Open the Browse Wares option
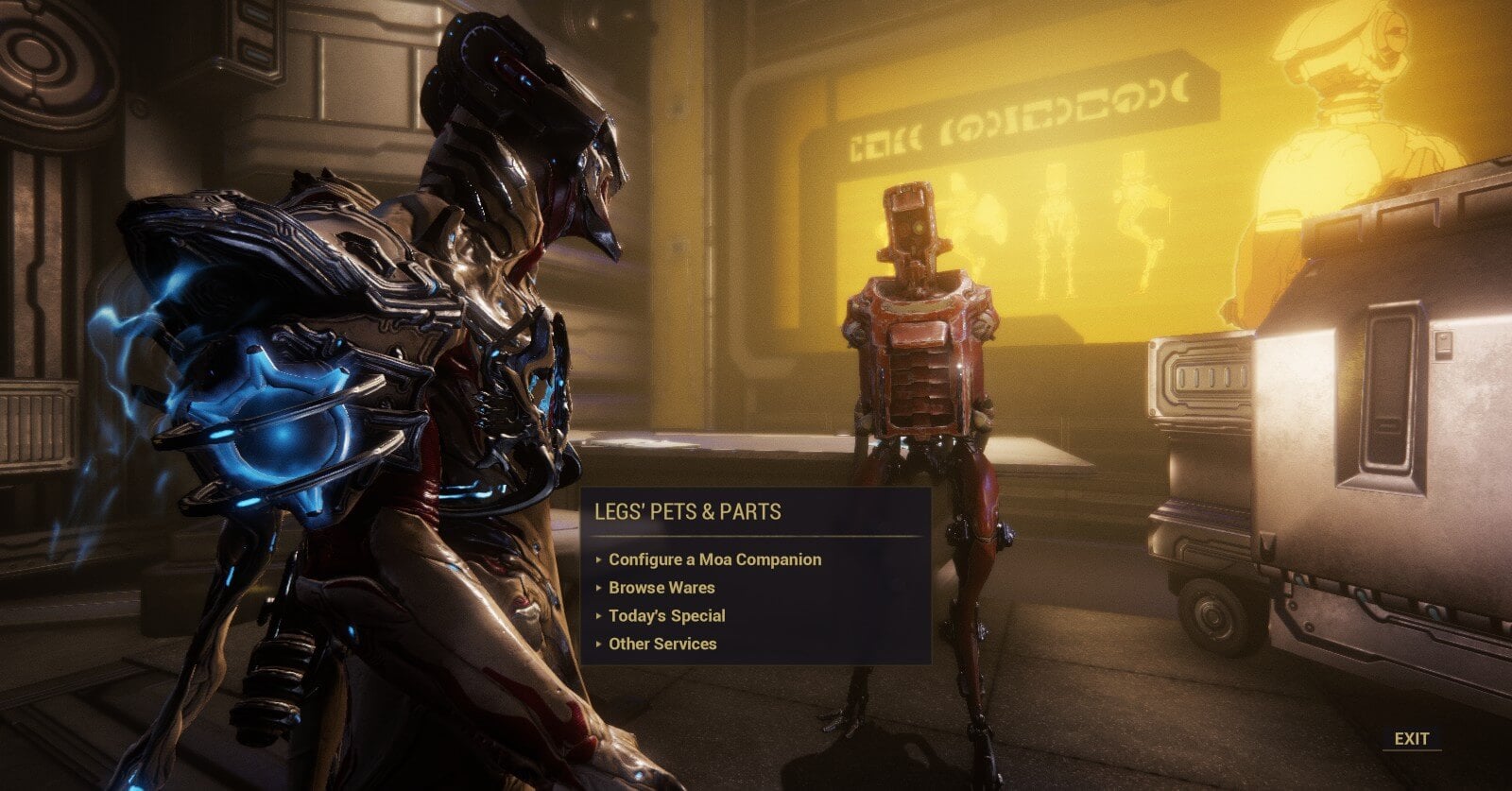Screen dimensions: 1512x791 [661, 588]
